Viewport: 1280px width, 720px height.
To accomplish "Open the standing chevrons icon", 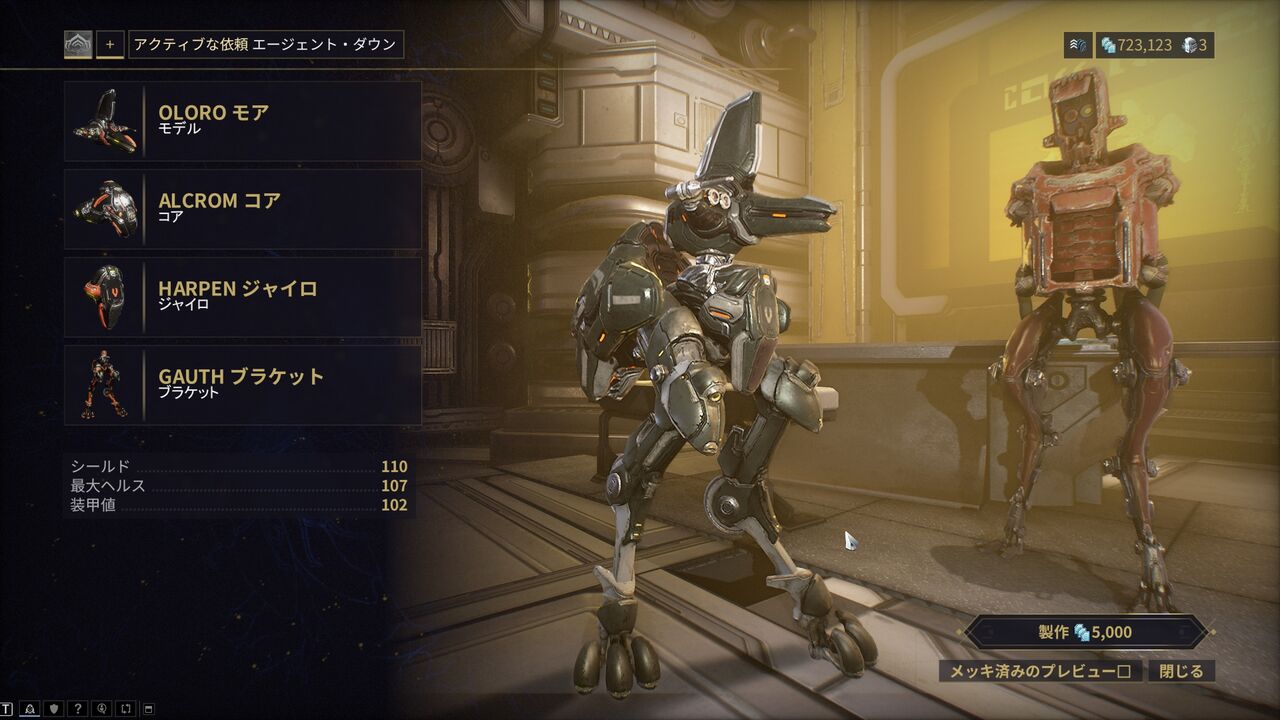I will pyautogui.click(x=1077, y=45).
